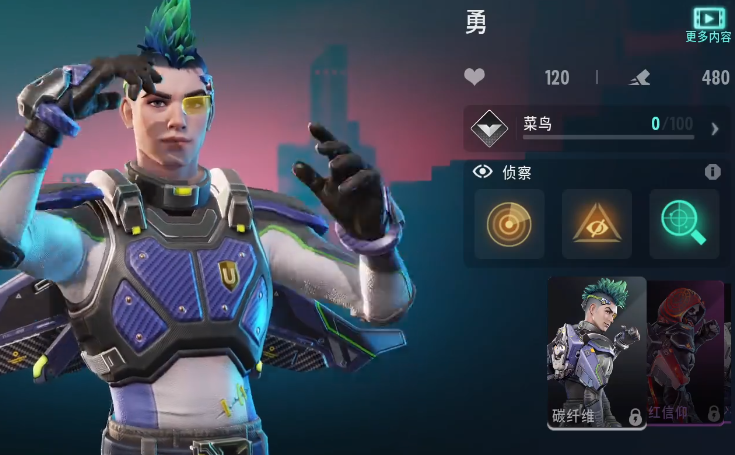Activate the green magnifier target ability
The image size is (735, 455).
point(684,224)
